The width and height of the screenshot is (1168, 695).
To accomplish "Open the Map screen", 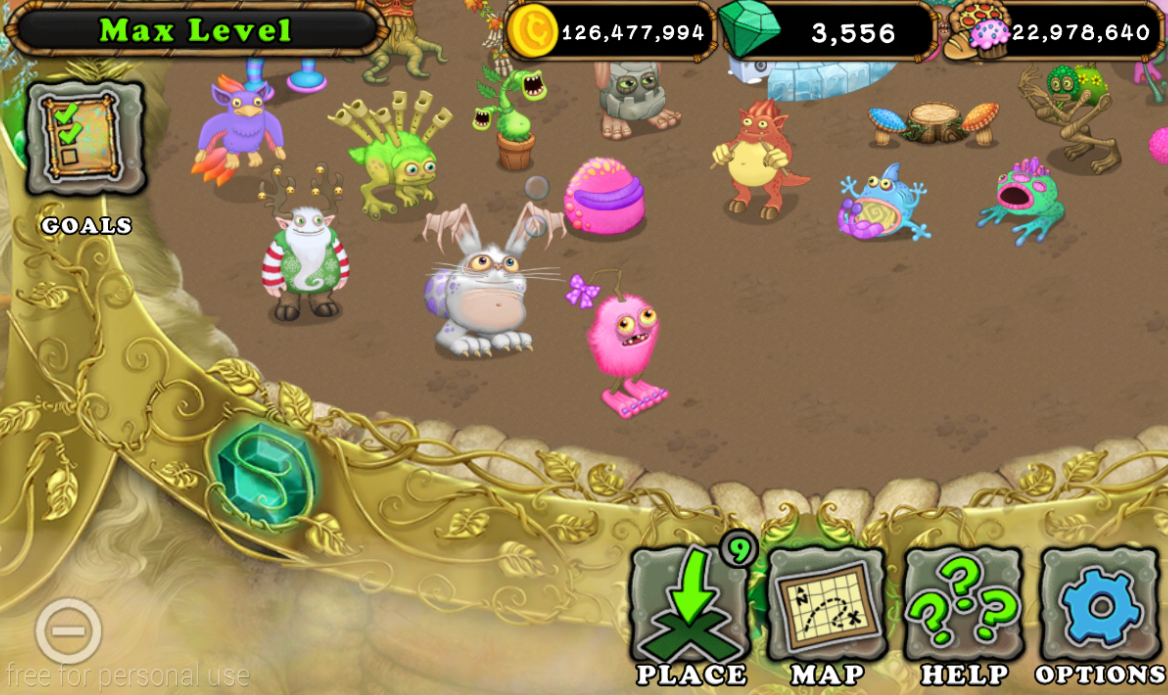I will point(827,606).
